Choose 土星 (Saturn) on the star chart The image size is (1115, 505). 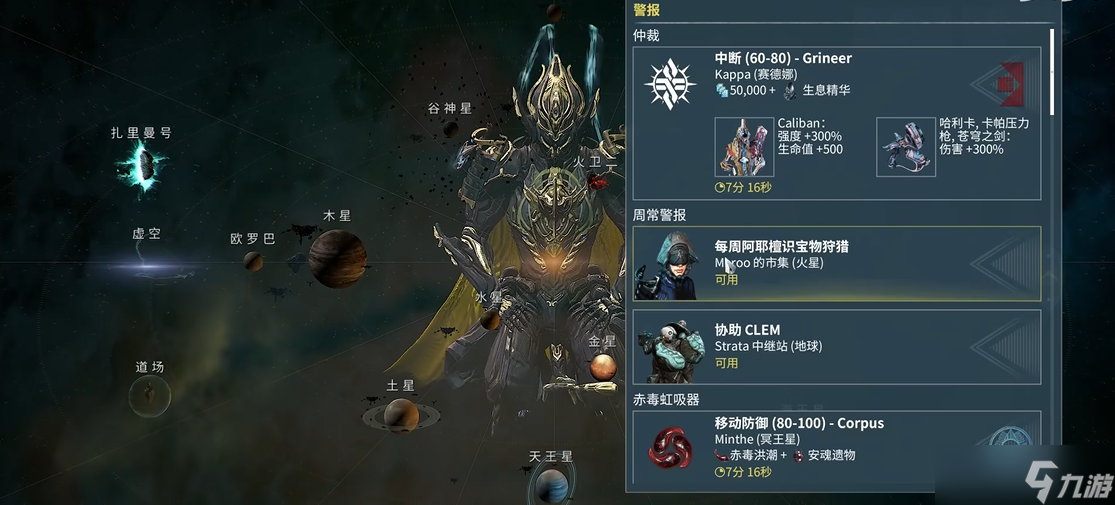[400, 412]
